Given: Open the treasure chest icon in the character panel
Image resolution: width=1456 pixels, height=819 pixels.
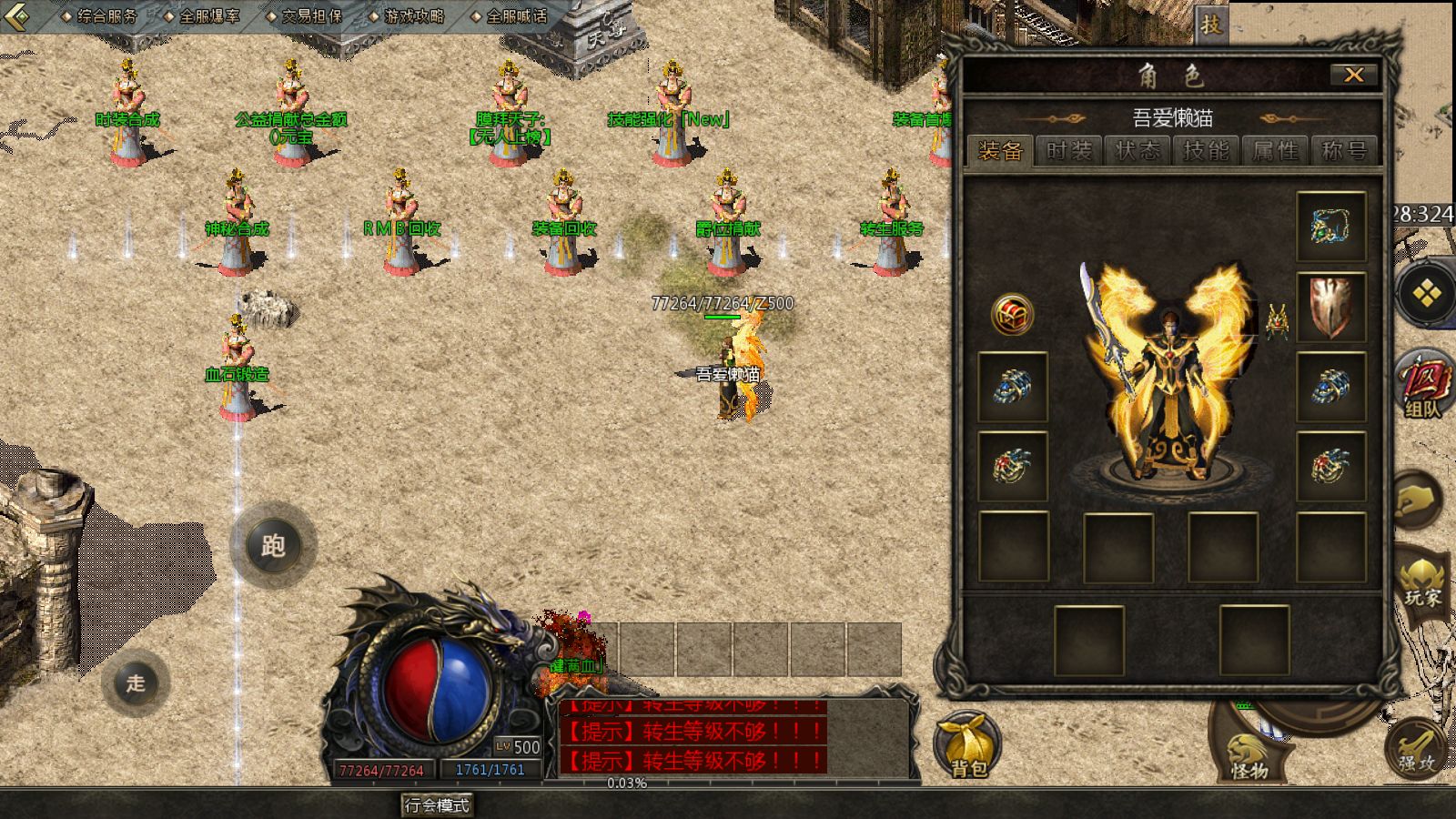Looking at the screenshot, I should coord(1012,315).
